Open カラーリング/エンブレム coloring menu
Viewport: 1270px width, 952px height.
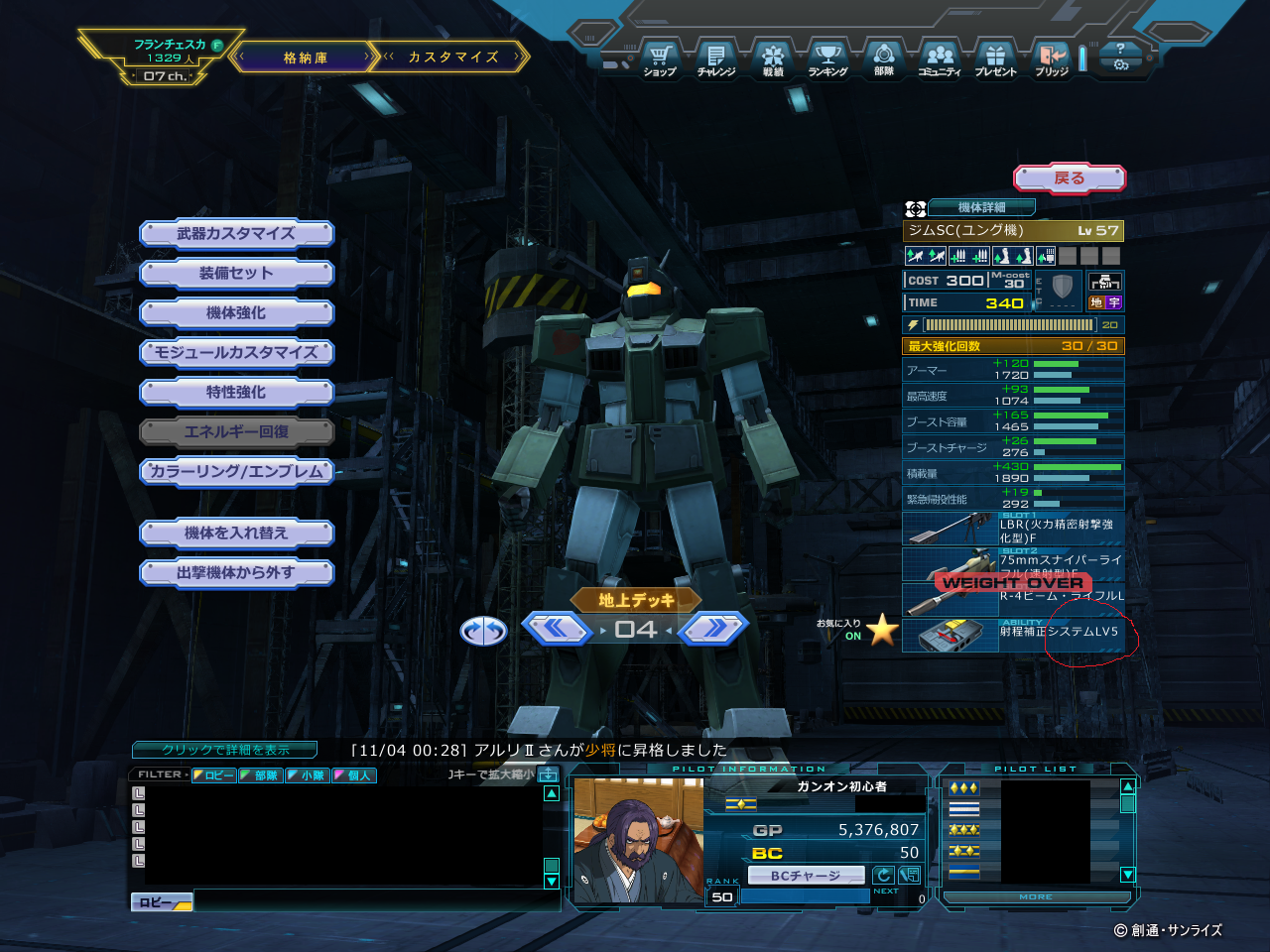(x=236, y=472)
